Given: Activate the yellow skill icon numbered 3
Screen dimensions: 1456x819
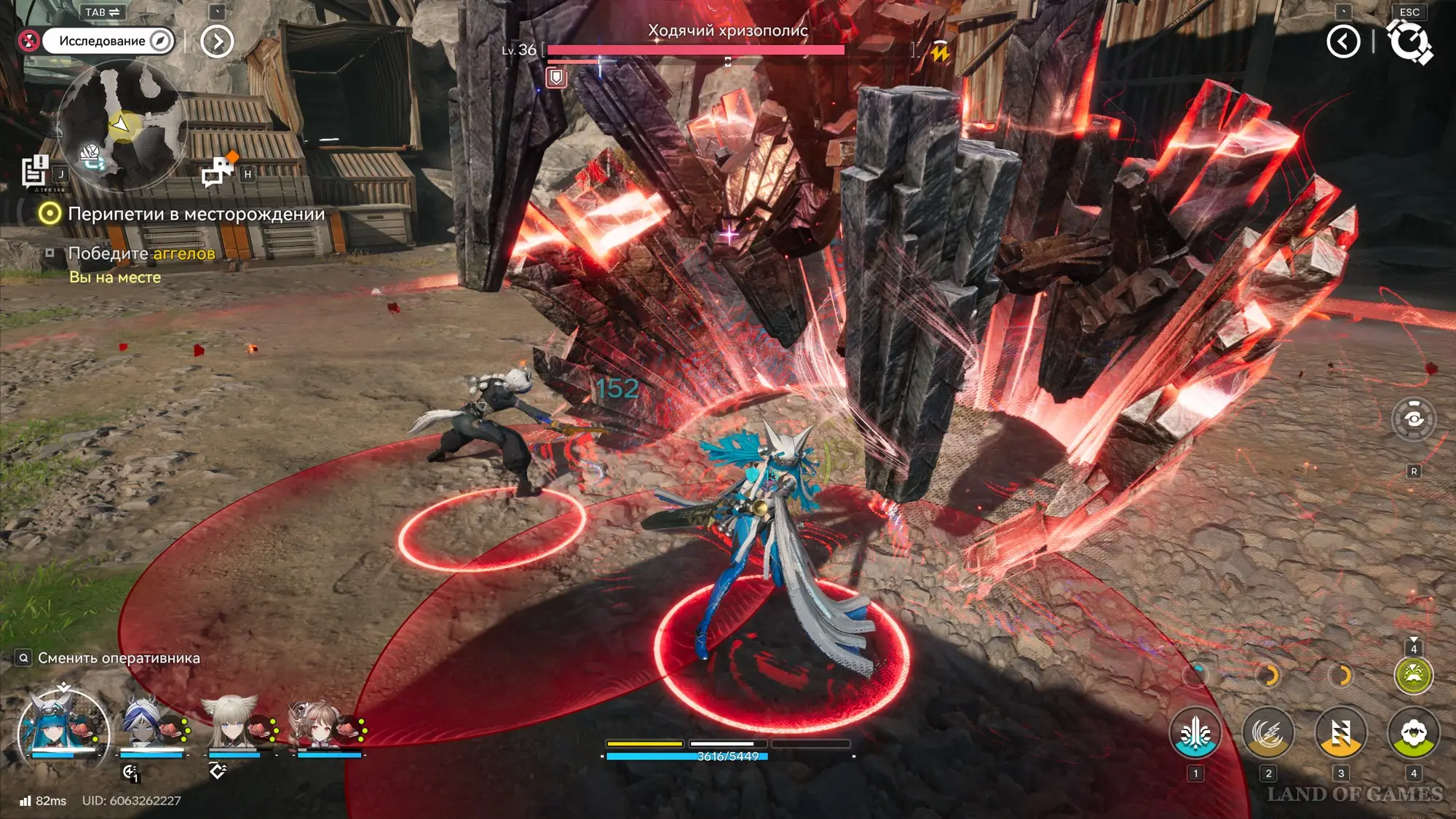Looking at the screenshot, I should tap(1341, 733).
